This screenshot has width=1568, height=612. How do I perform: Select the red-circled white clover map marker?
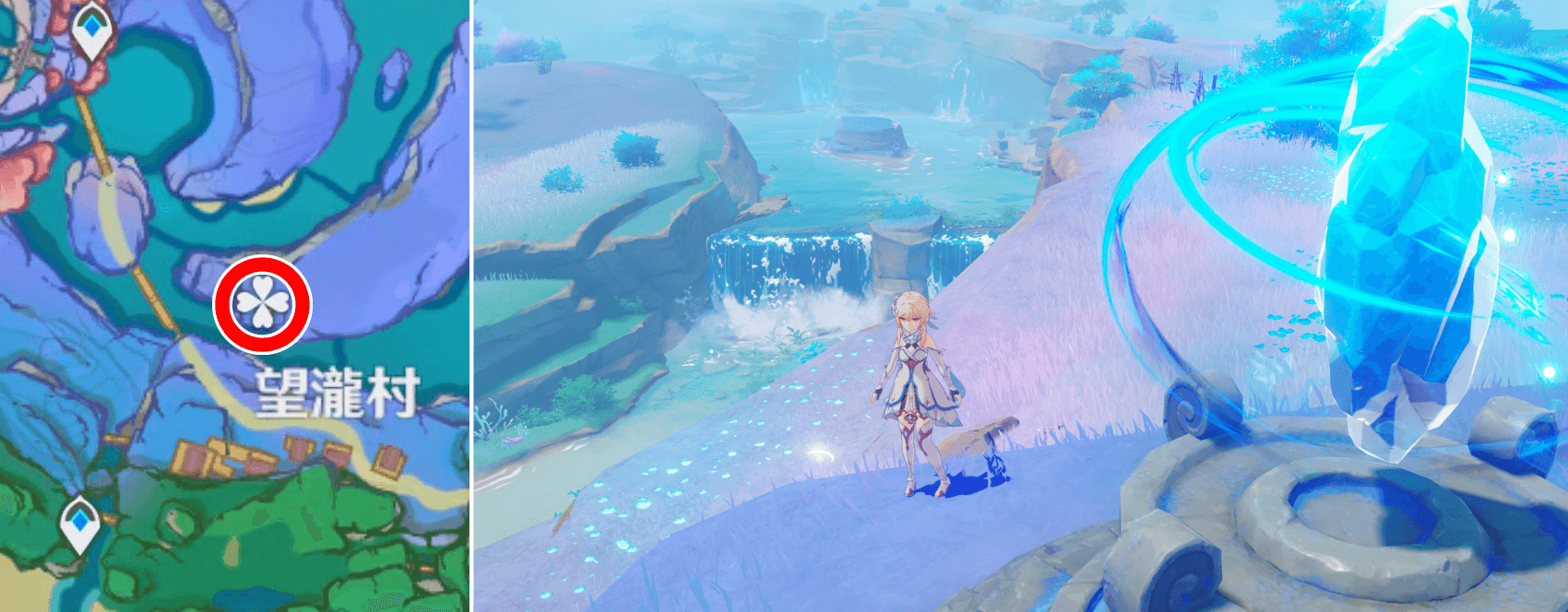click(263, 304)
